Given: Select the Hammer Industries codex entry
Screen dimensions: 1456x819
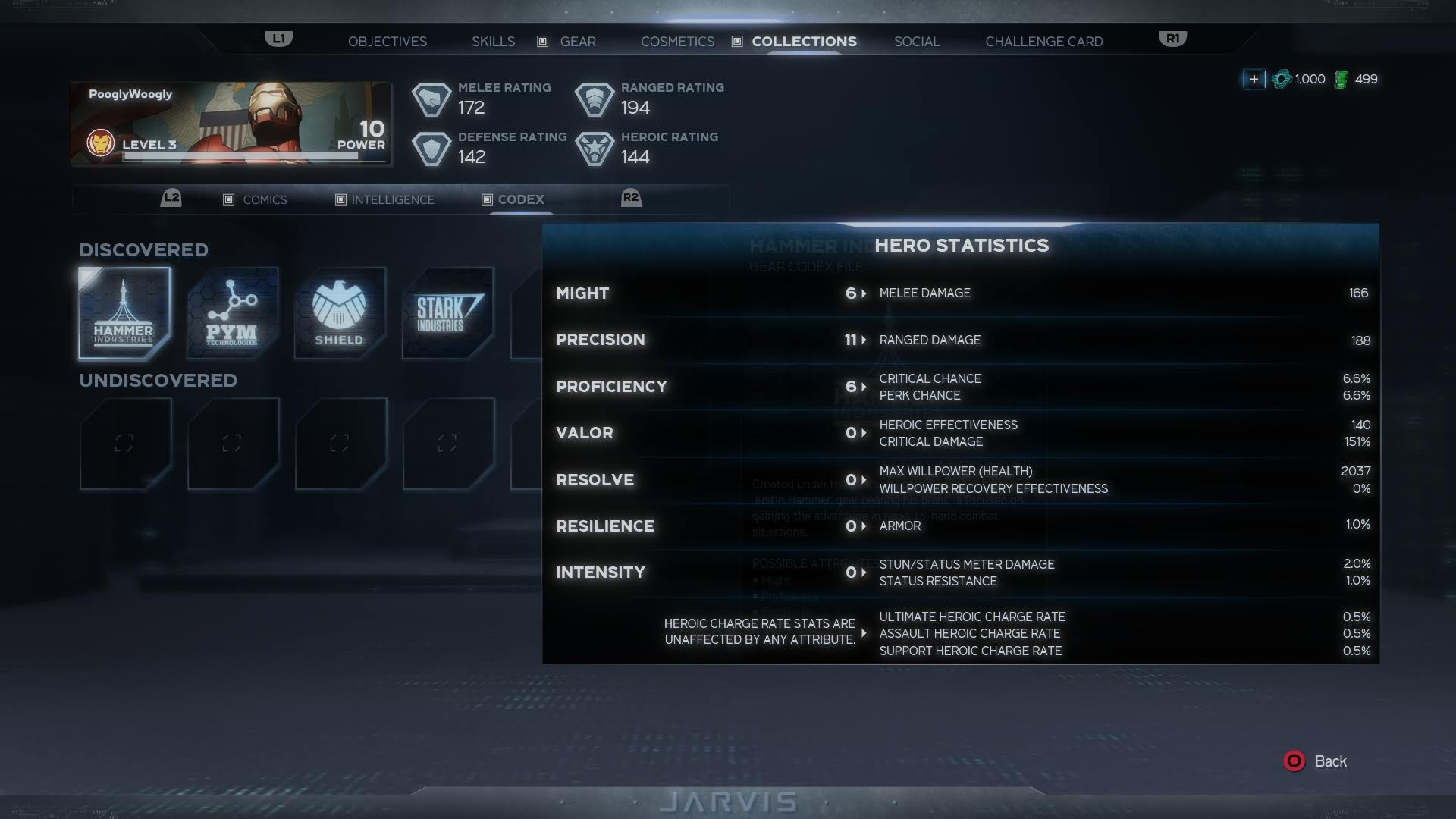Looking at the screenshot, I should point(124,312).
